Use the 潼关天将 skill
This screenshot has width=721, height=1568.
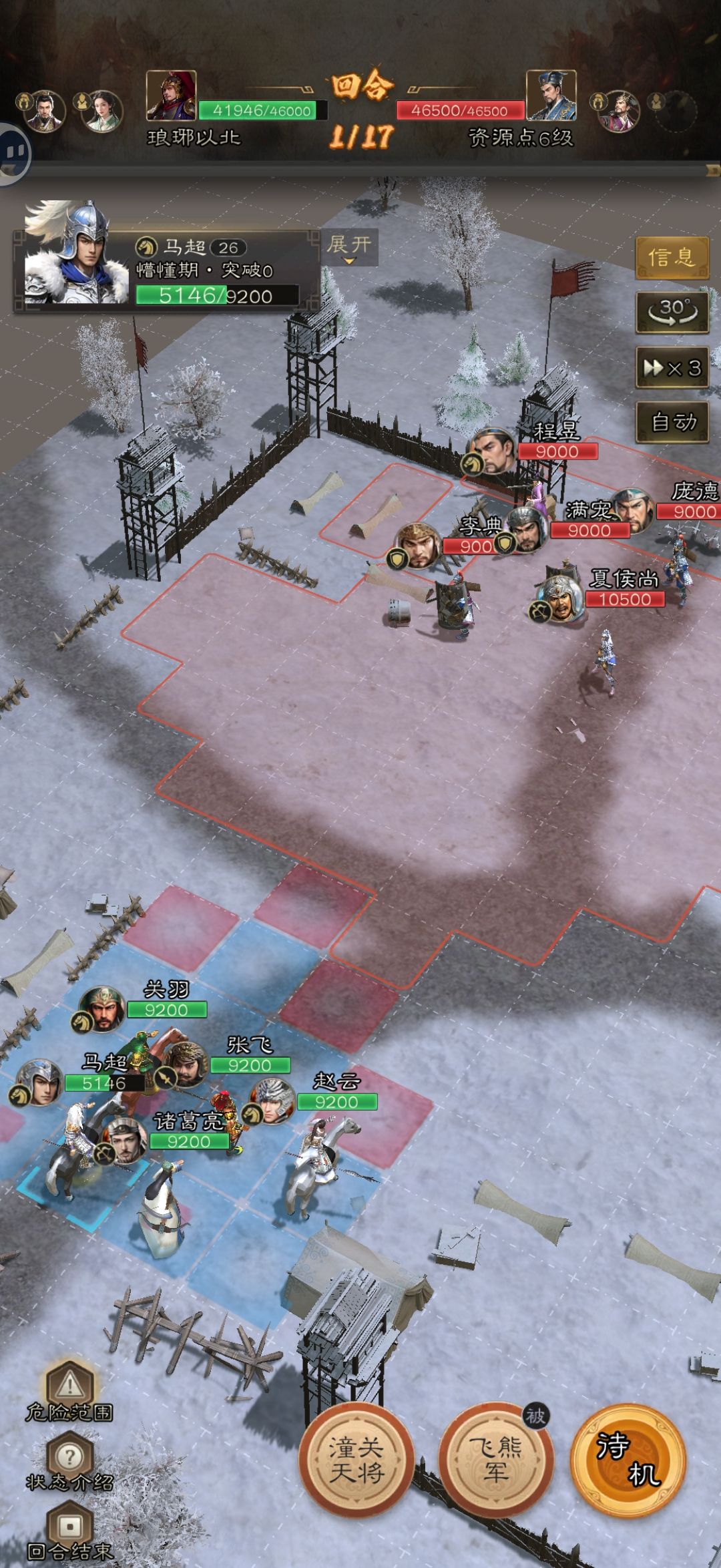356,1459
